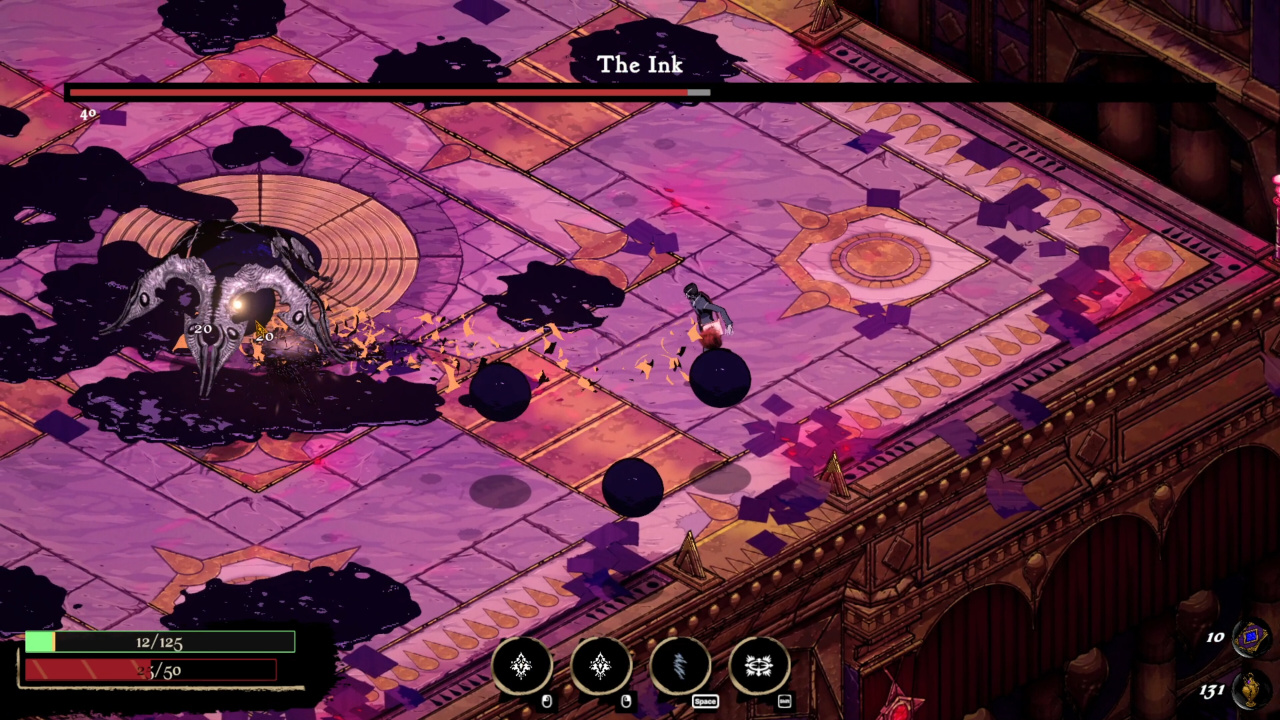This screenshot has width=1280, height=720.
Task: Click the blue gem currency icon
Action: (x=1251, y=637)
